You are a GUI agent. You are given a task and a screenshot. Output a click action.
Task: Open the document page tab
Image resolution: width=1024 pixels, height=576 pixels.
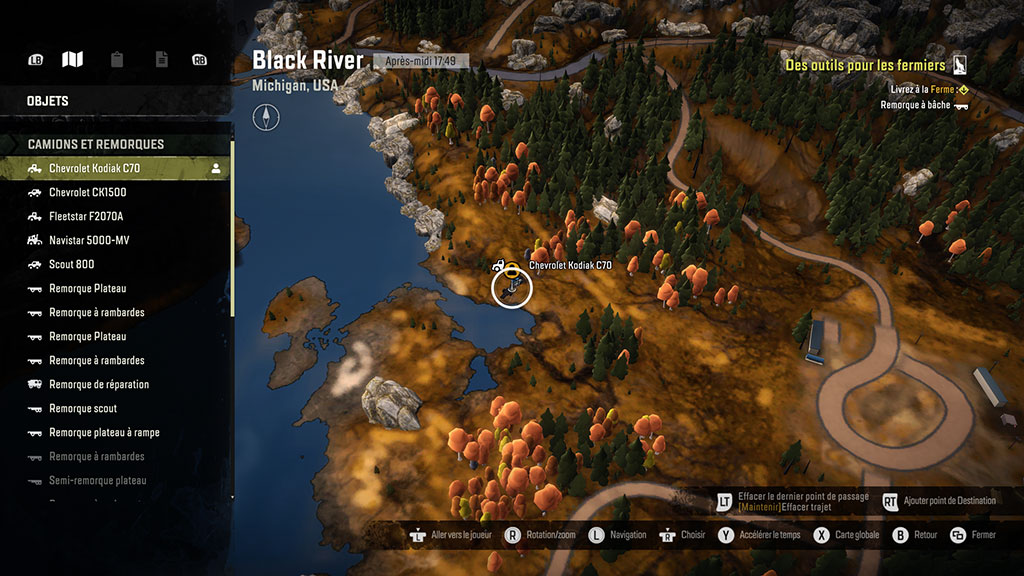pyautogui.click(x=161, y=60)
